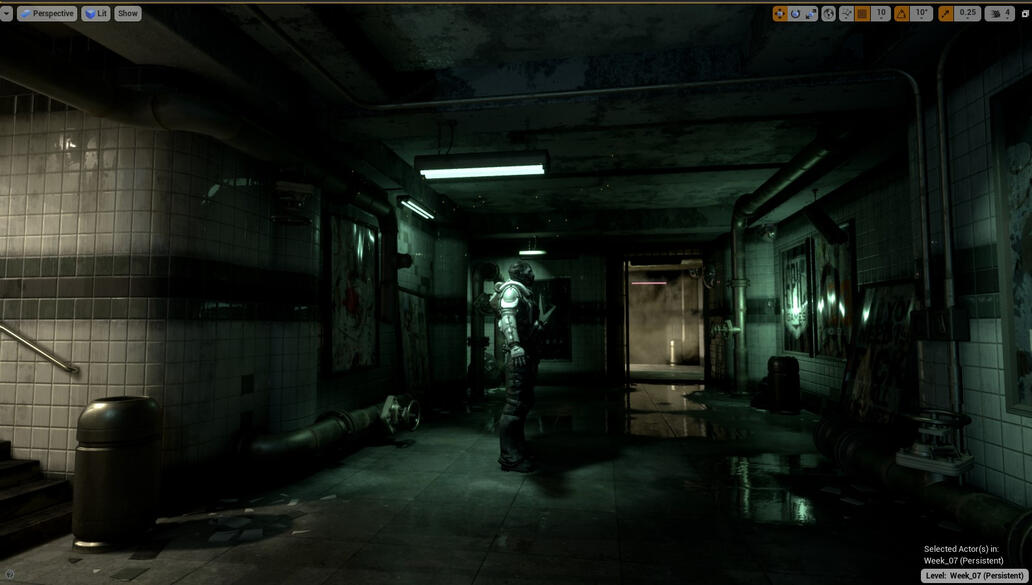Toggle scale snapping
Image resolution: width=1032 pixels, height=585 pixels.
pyautogui.click(x=945, y=13)
